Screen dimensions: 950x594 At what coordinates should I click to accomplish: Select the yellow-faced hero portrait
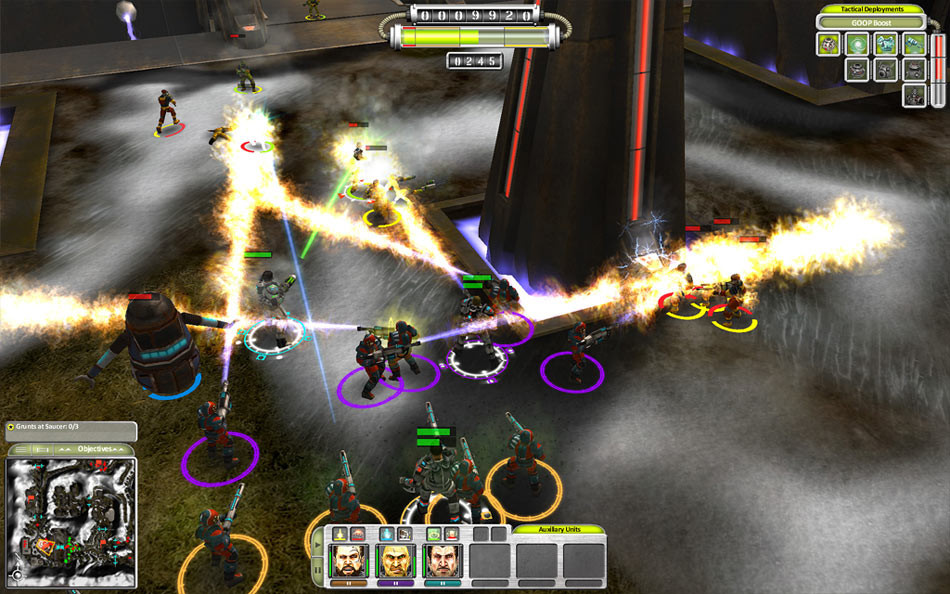click(x=395, y=560)
